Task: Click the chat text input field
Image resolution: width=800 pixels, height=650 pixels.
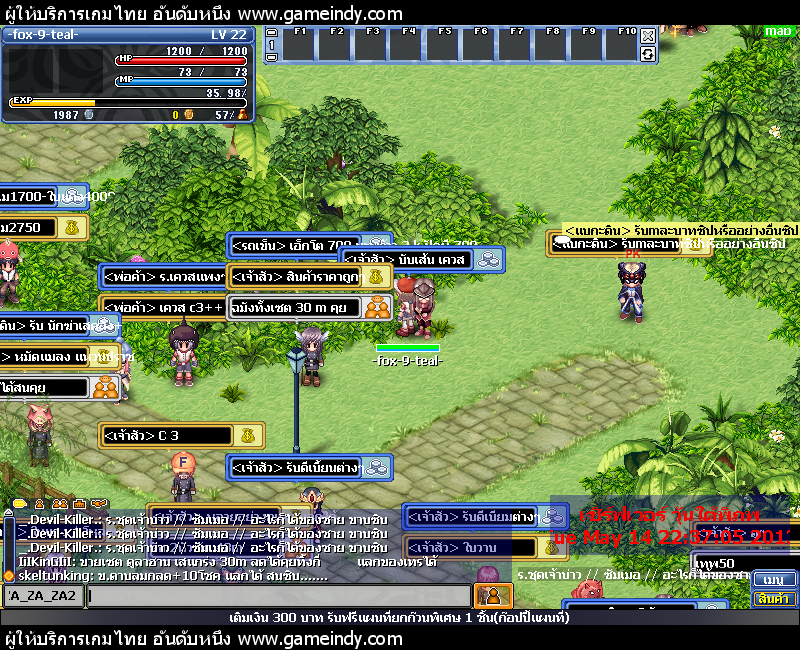Action: pos(278,596)
